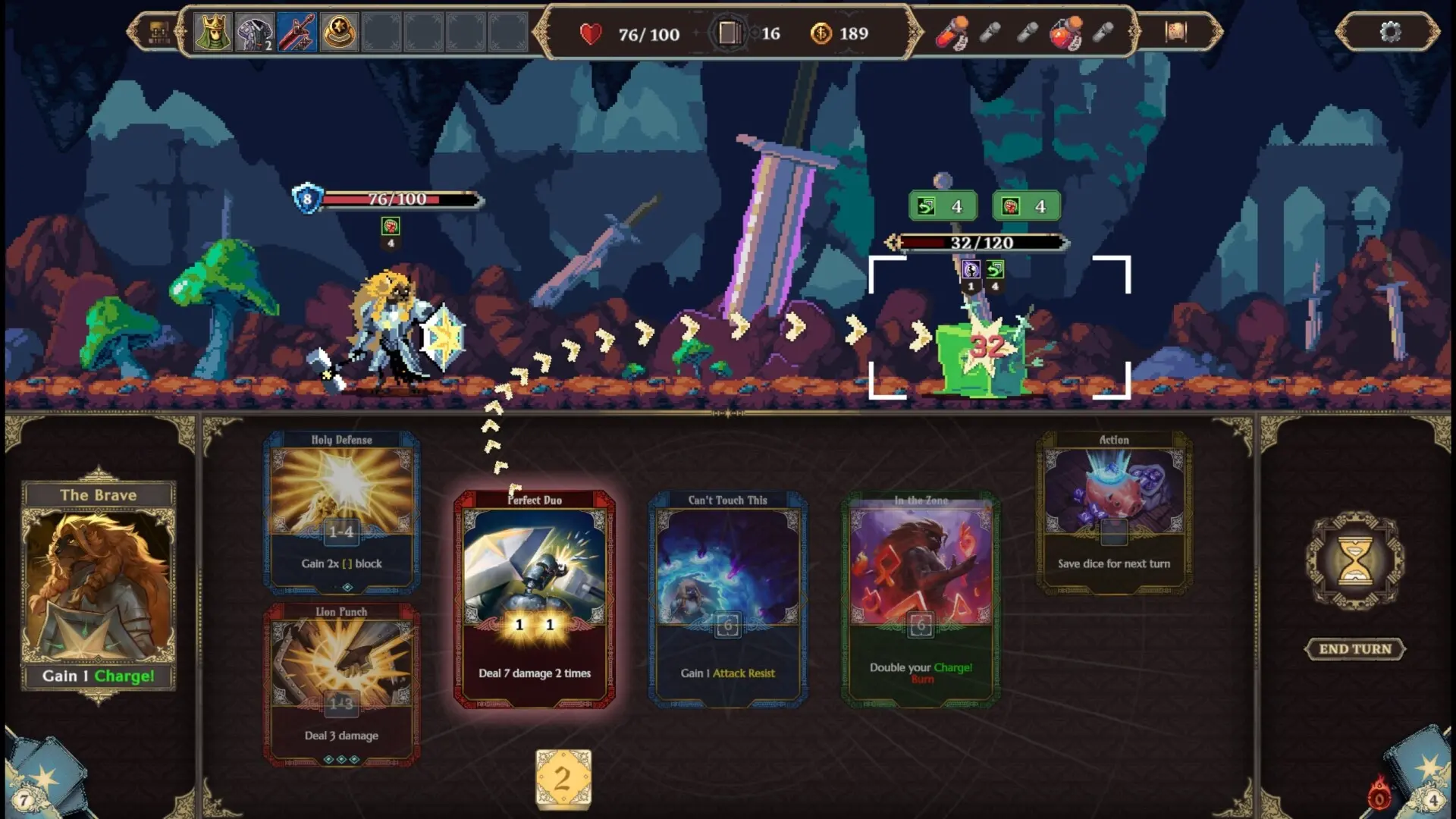Use the first red potion
Image resolution: width=1456 pixels, height=819 pixels.
point(951,33)
